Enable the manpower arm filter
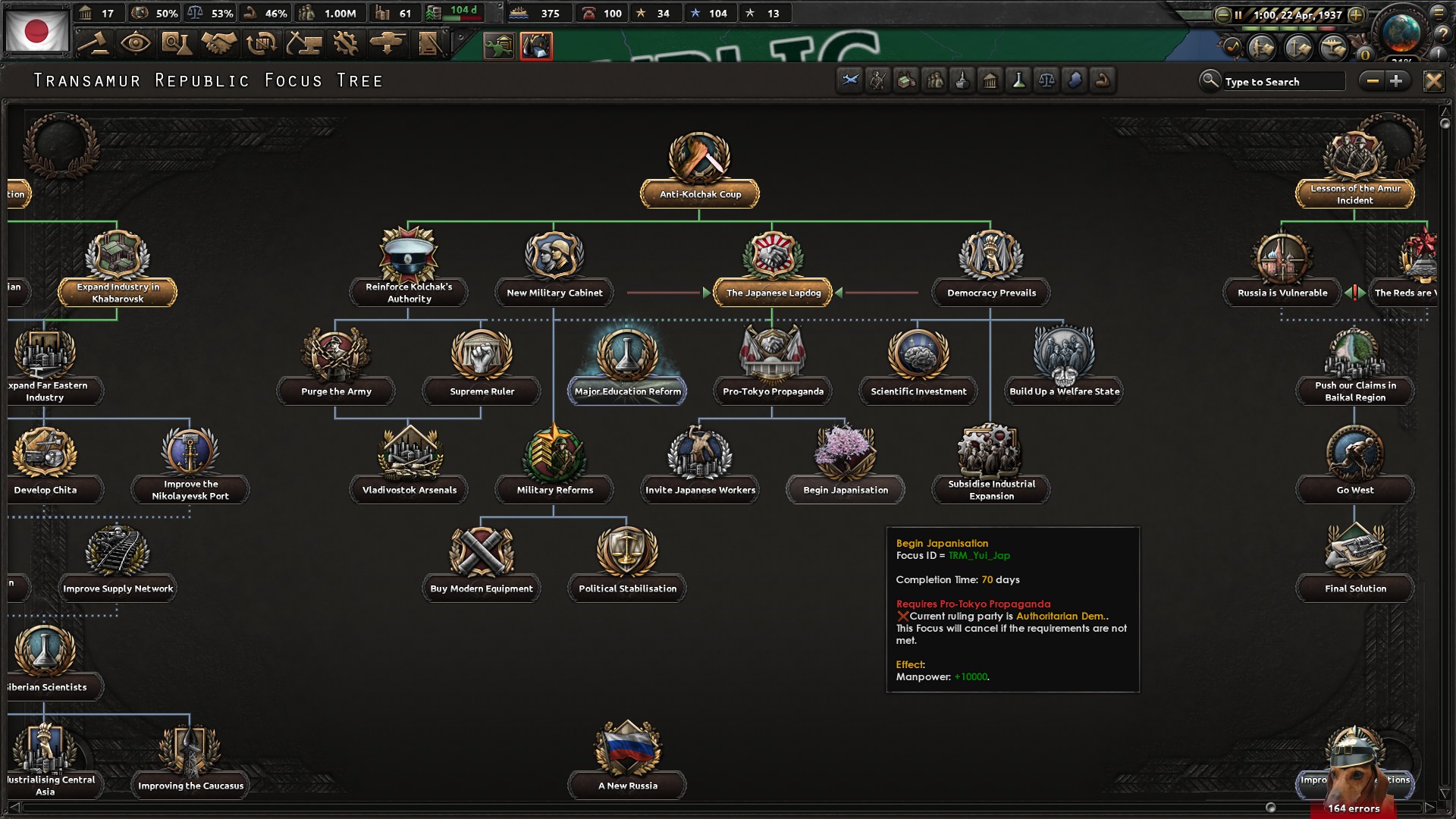Image resolution: width=1456 pixels, height=819 pixels. [1103, 81]
